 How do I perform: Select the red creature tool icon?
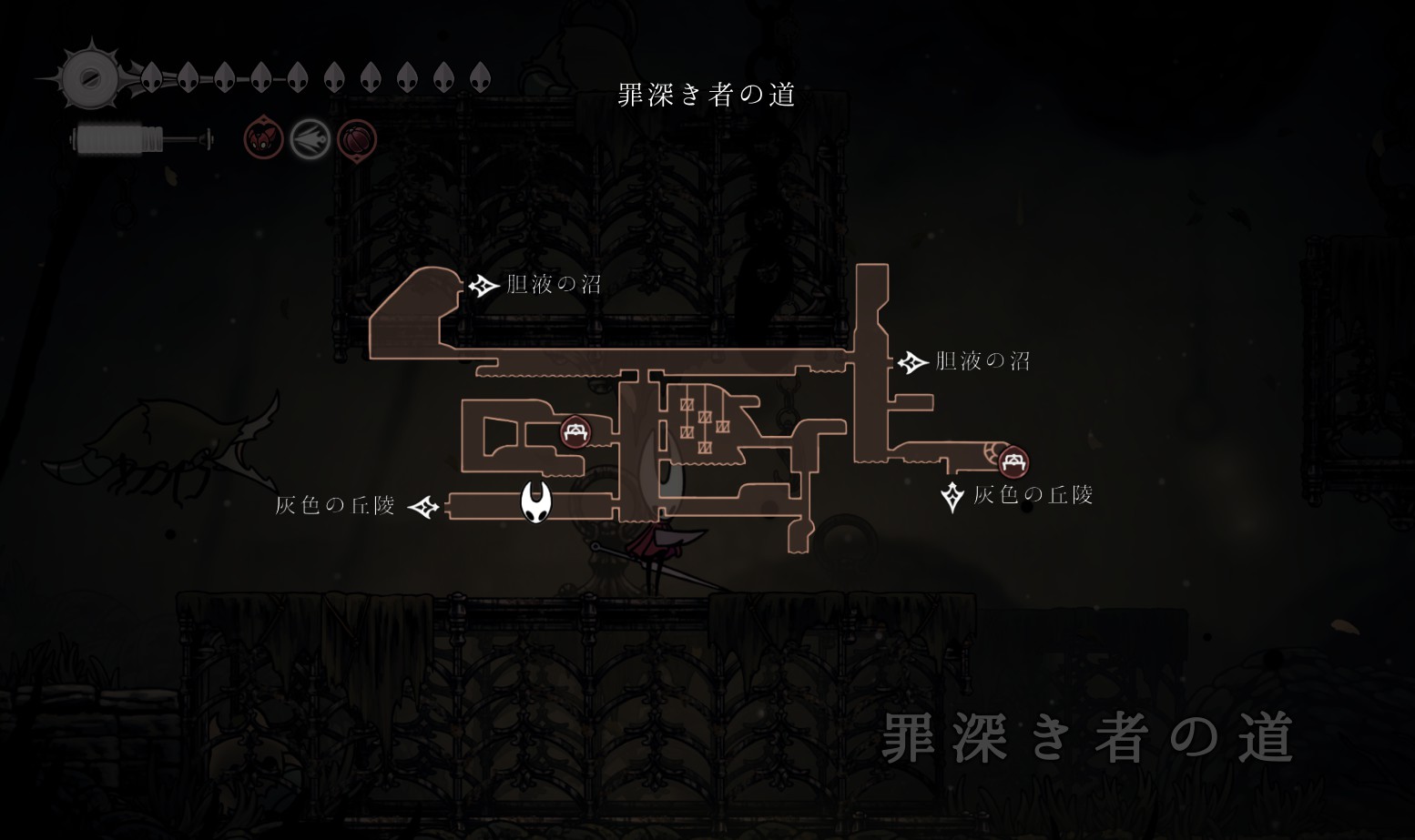click(263, 140)
